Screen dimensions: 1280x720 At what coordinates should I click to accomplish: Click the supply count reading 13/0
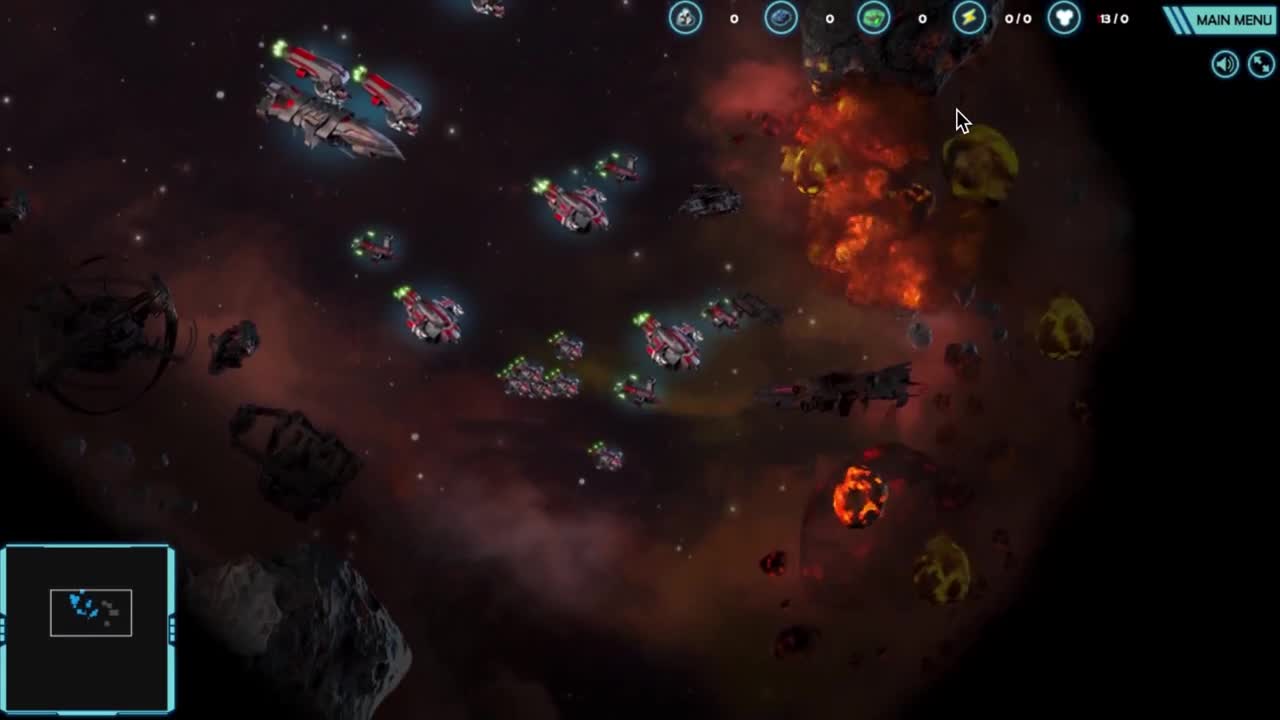pyautogui.click(x=1115, y=18)
